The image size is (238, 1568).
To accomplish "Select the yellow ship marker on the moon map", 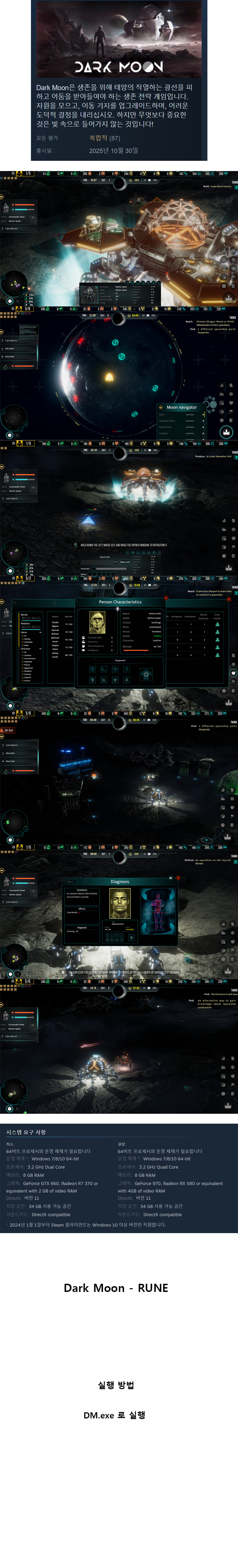I will coord(109,378).
